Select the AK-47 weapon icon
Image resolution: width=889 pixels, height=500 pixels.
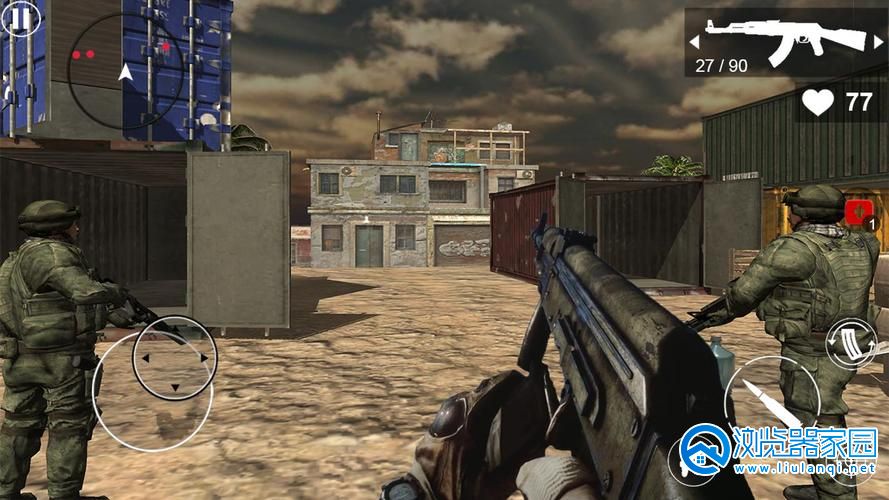tap(784, 38)
